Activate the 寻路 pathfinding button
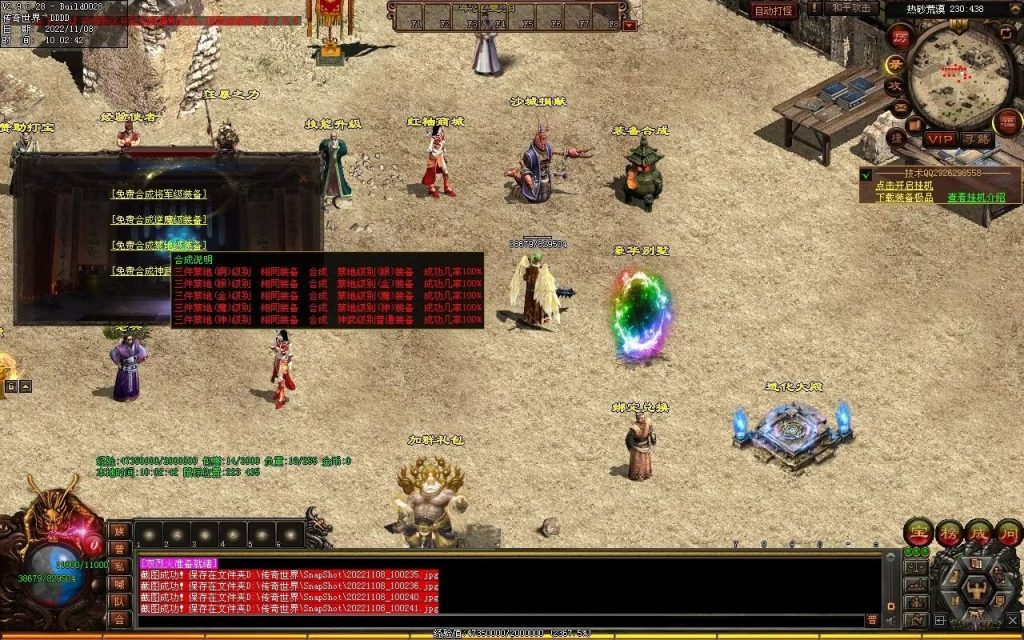1024x640 pixels. pyautogui.click(x=976, y=138)
